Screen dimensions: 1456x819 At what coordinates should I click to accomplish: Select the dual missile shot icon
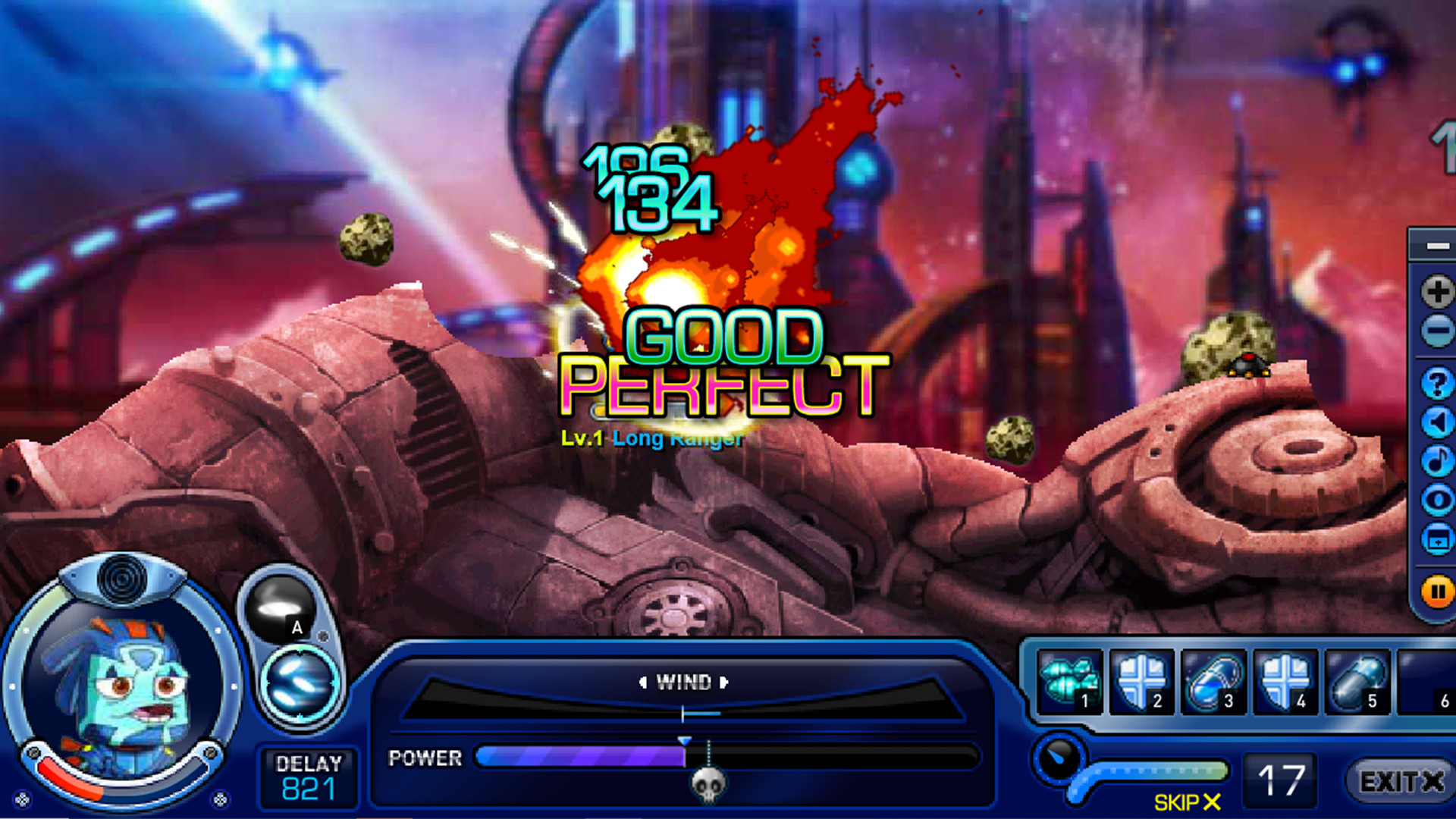(x=300, y=684)
